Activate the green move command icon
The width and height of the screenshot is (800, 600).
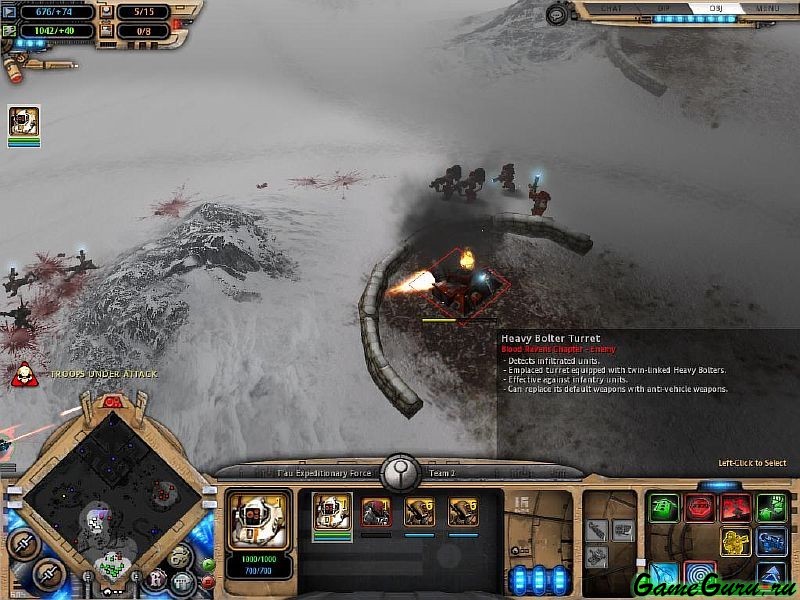point(663,508)
